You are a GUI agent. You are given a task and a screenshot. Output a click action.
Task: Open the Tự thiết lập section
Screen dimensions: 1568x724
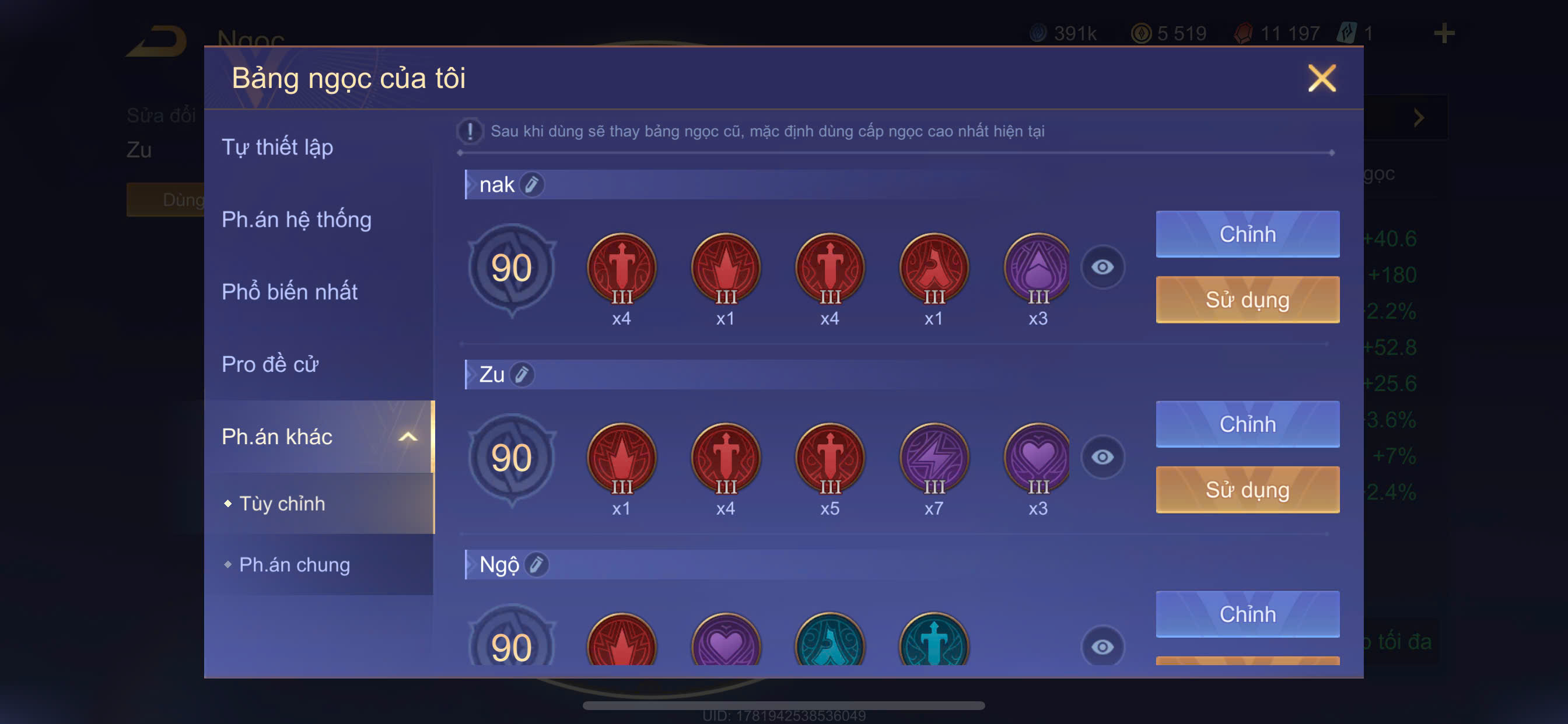pyautogui.click(x=278, y=147)
